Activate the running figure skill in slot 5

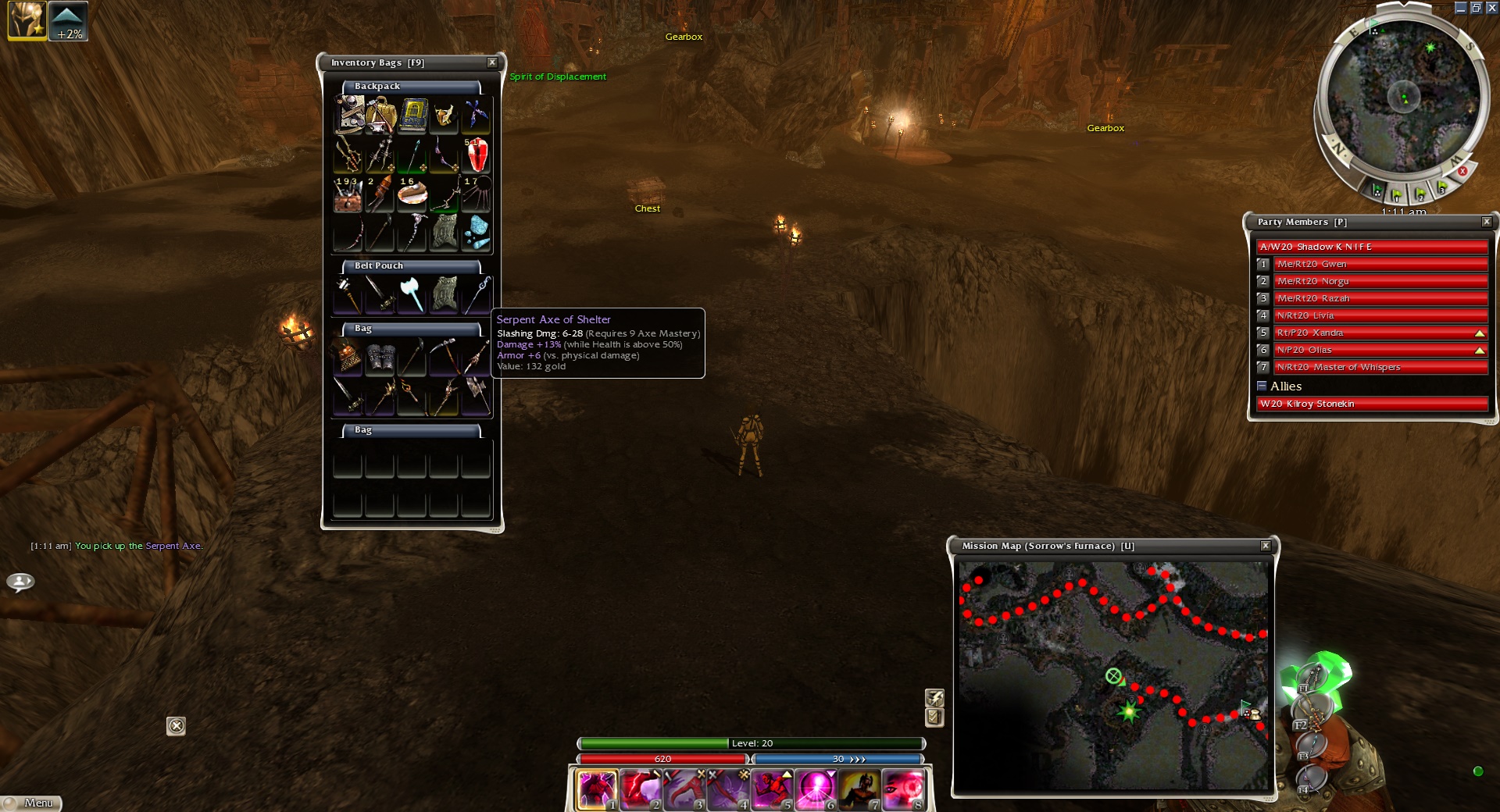point(772,789)
